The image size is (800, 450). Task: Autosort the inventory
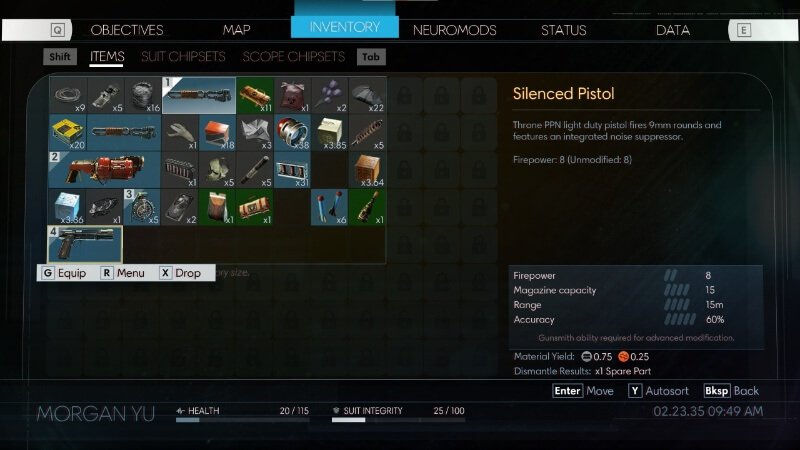pos(661,391)
